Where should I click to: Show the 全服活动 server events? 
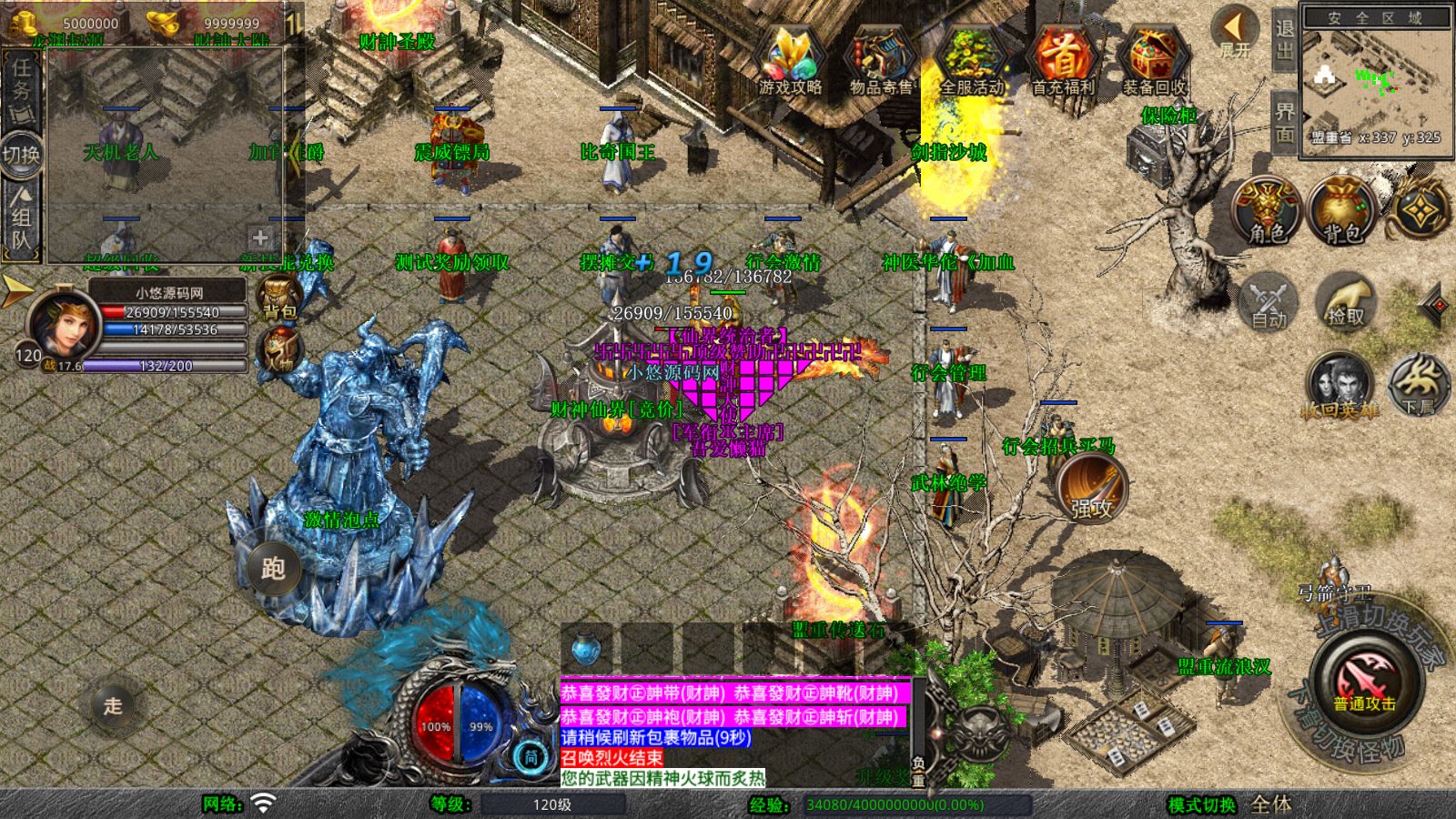[971, 61]
